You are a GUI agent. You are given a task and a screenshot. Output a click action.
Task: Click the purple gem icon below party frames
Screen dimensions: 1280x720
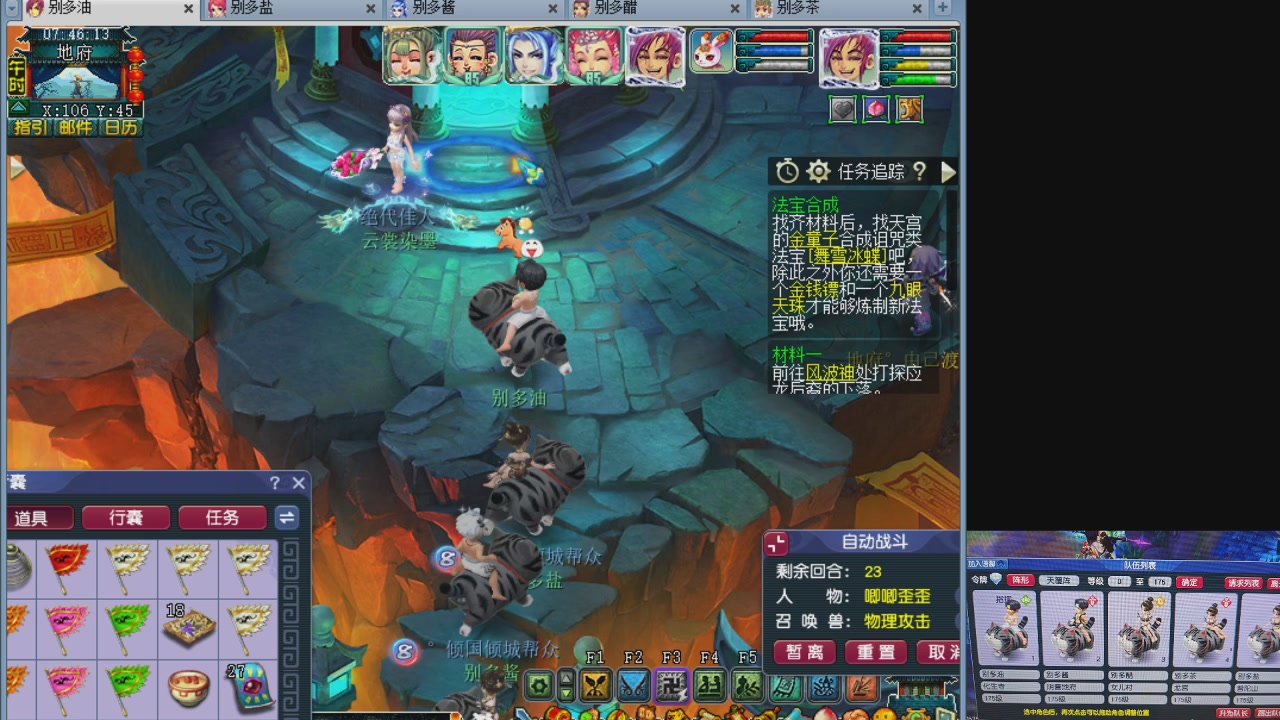(875, 109)
